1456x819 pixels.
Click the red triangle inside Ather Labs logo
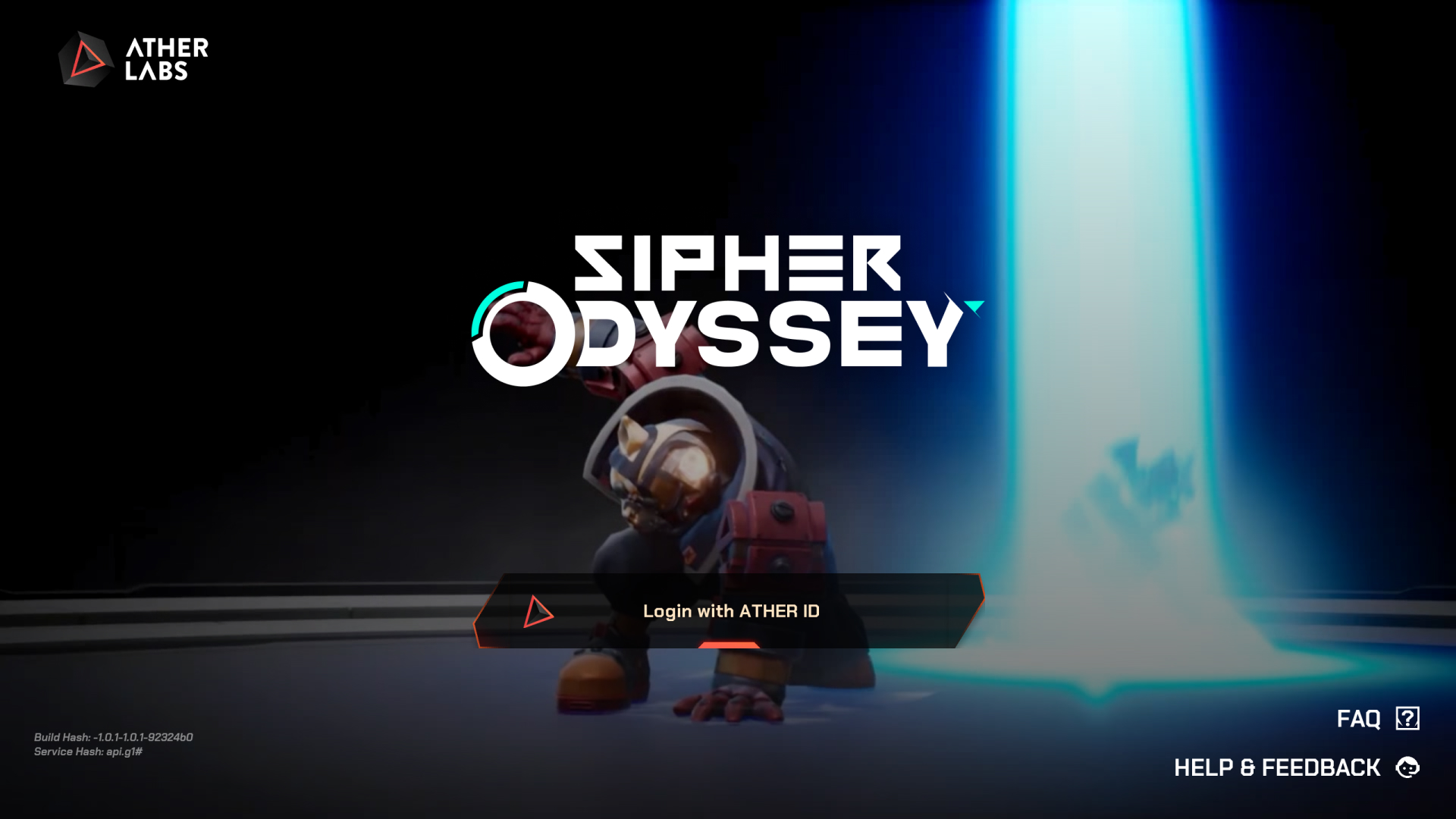[x=86, y=59]
